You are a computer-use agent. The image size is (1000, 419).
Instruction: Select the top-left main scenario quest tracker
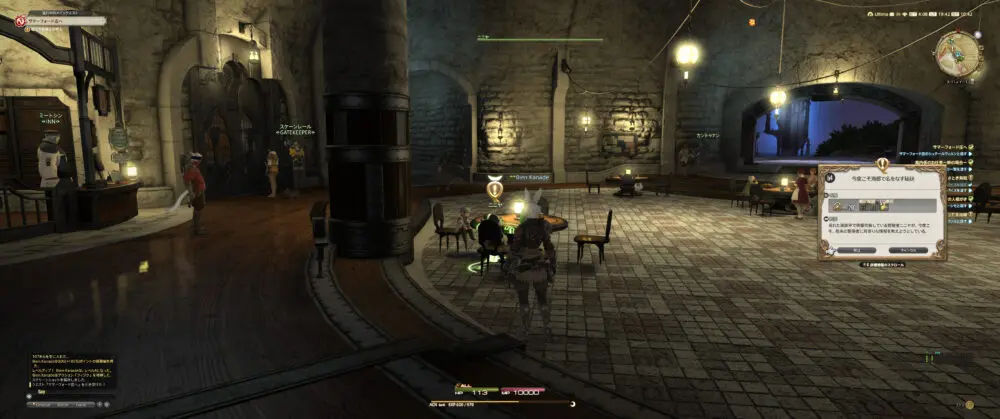pos(40,20)
